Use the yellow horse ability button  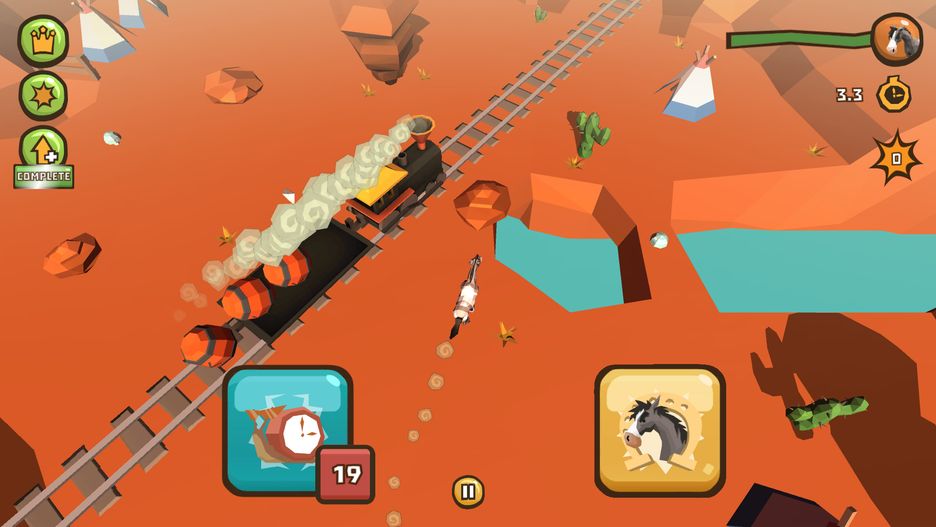pos(660,430)
